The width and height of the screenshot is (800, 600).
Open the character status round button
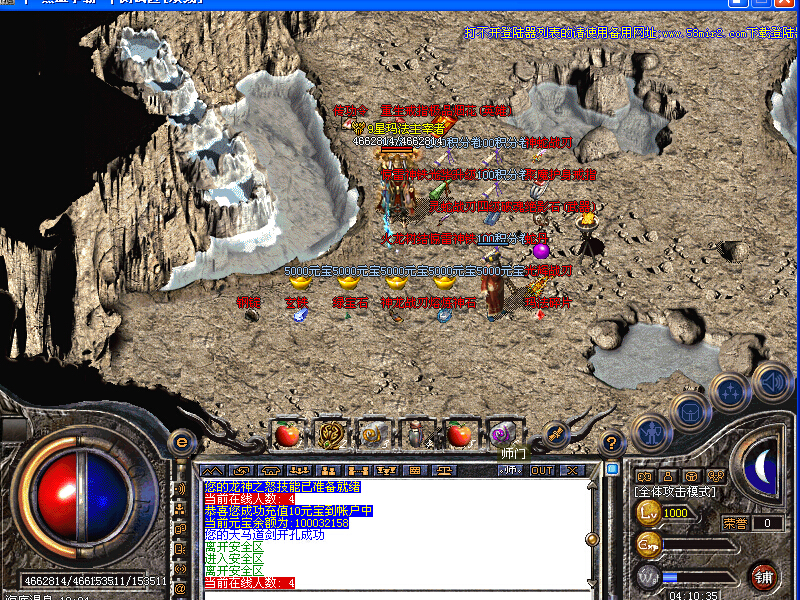coord(651,433)
